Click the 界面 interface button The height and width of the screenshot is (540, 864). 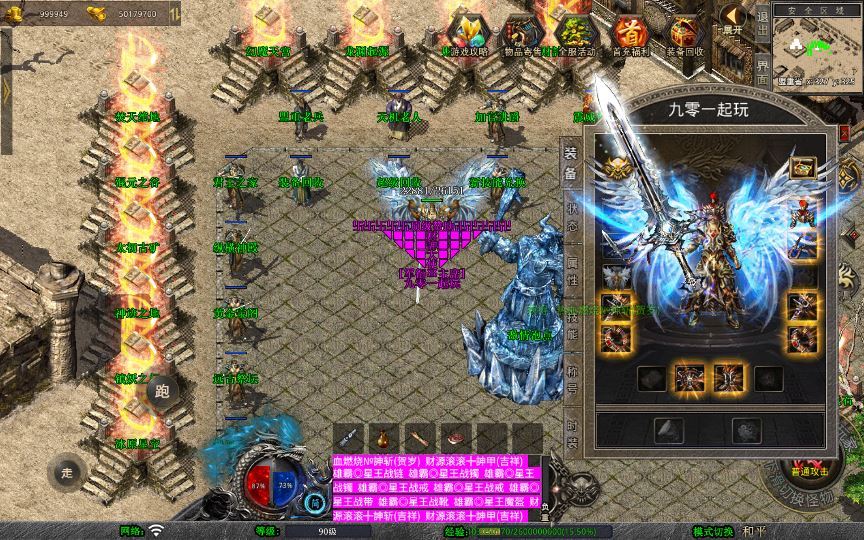(762, 68)
